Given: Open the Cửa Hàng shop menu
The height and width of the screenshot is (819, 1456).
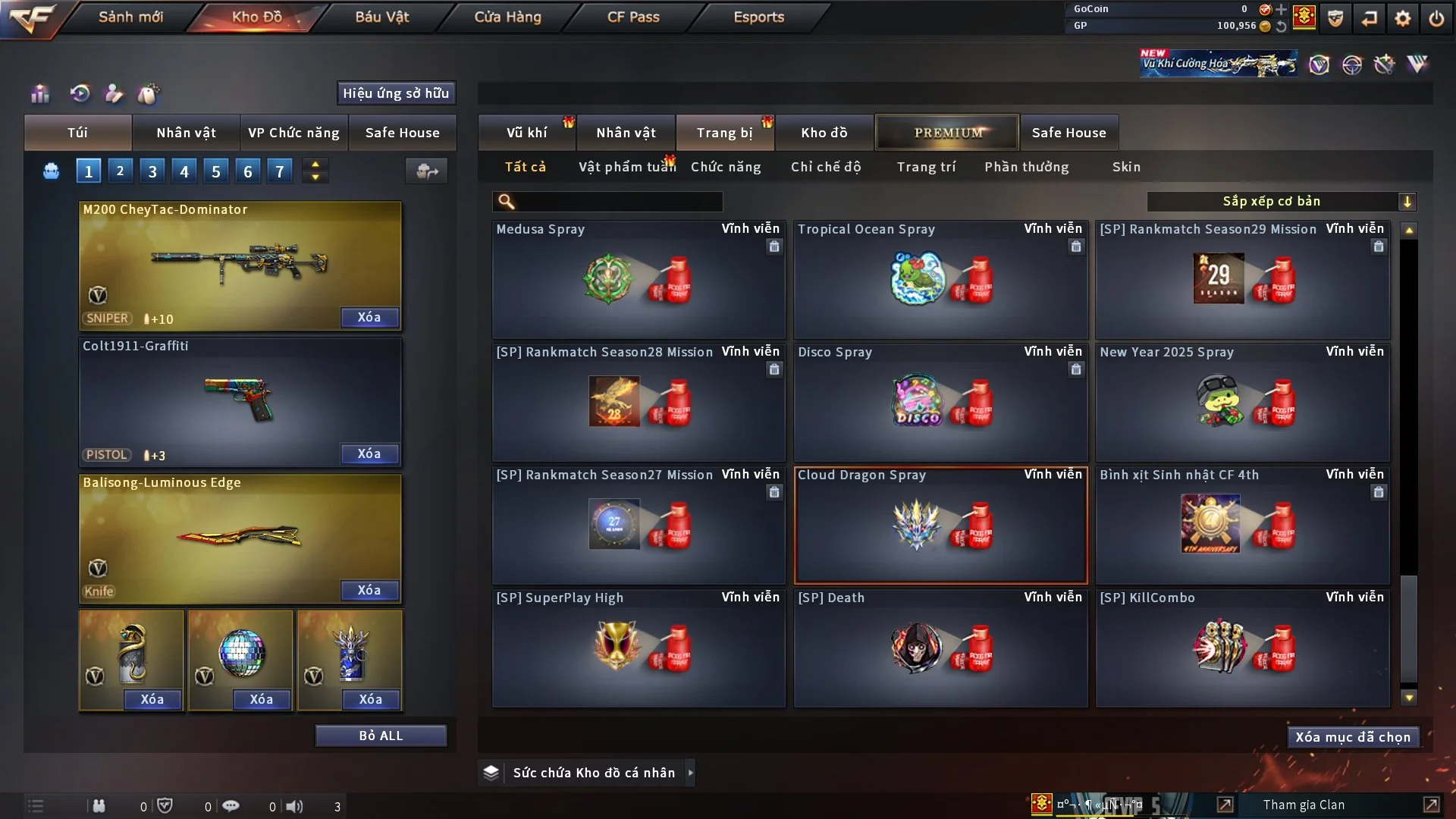Looking at the screenshot, I should pyautogui.click(x=507, y=17).
